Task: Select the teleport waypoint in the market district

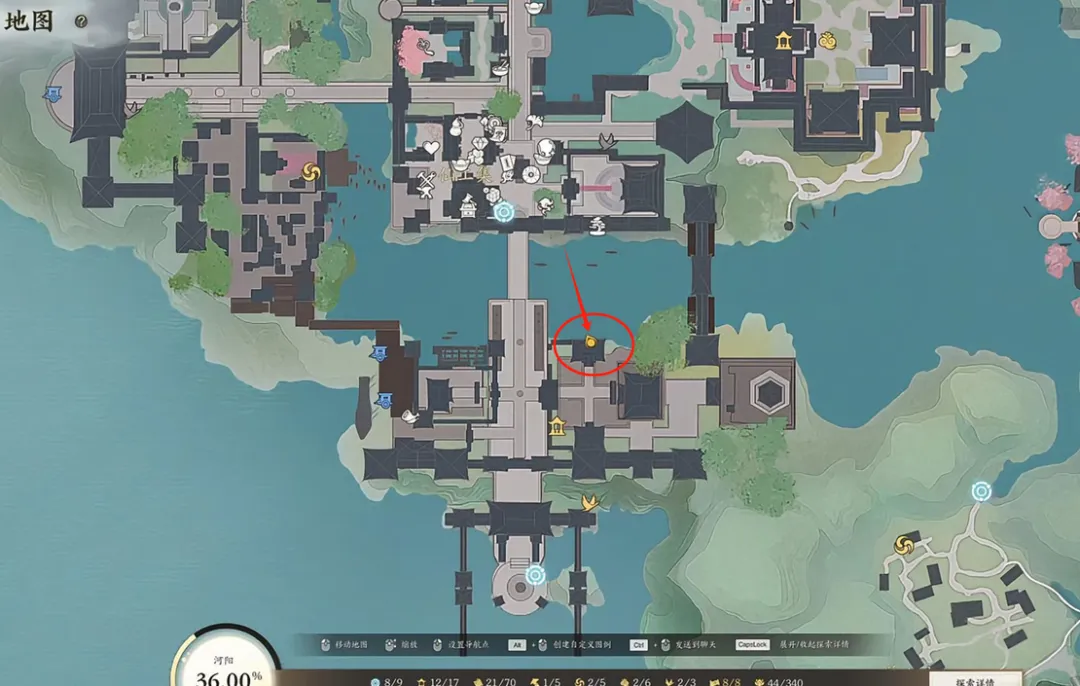Action: pos(503,212)
